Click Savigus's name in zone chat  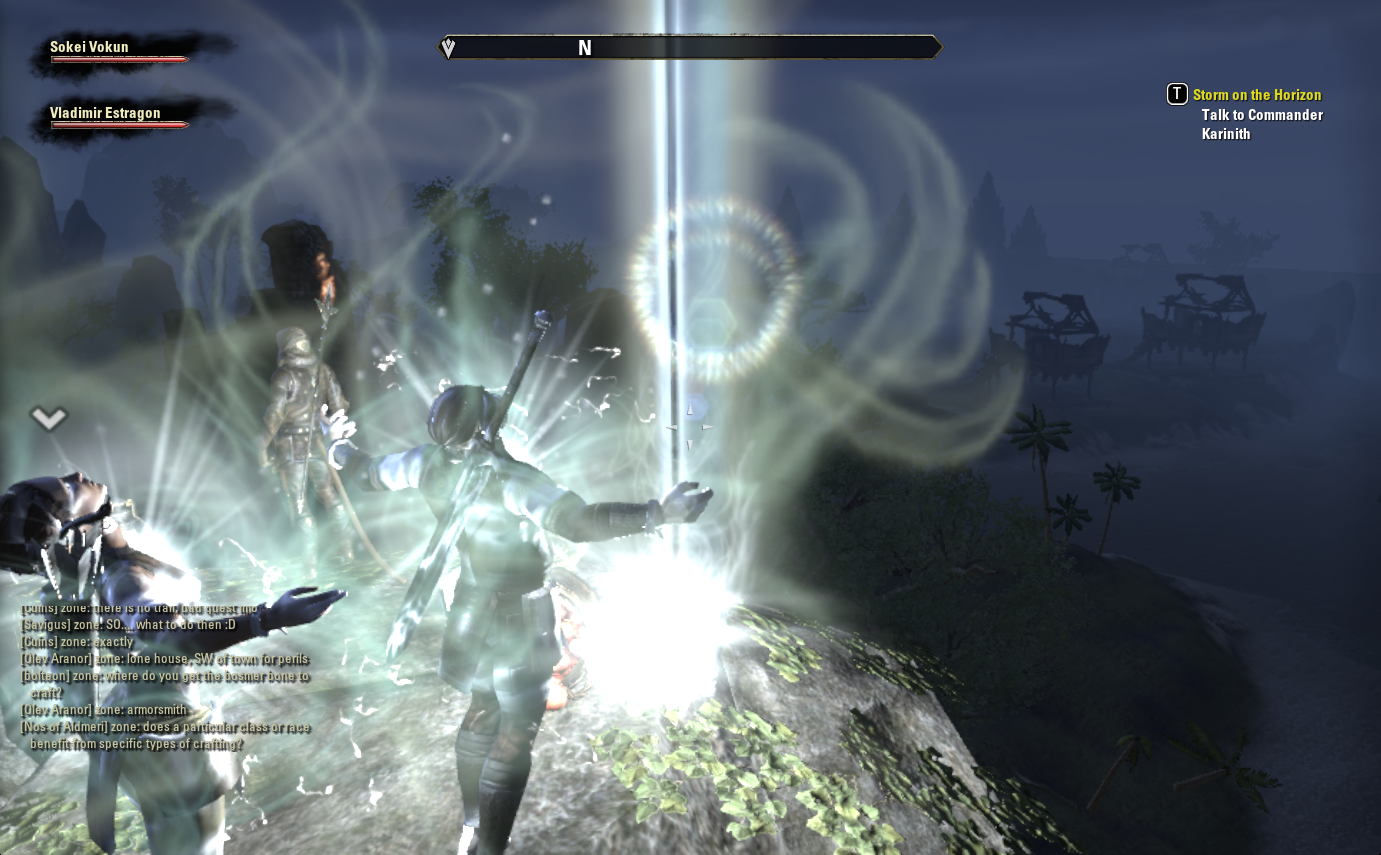point(47,625)
